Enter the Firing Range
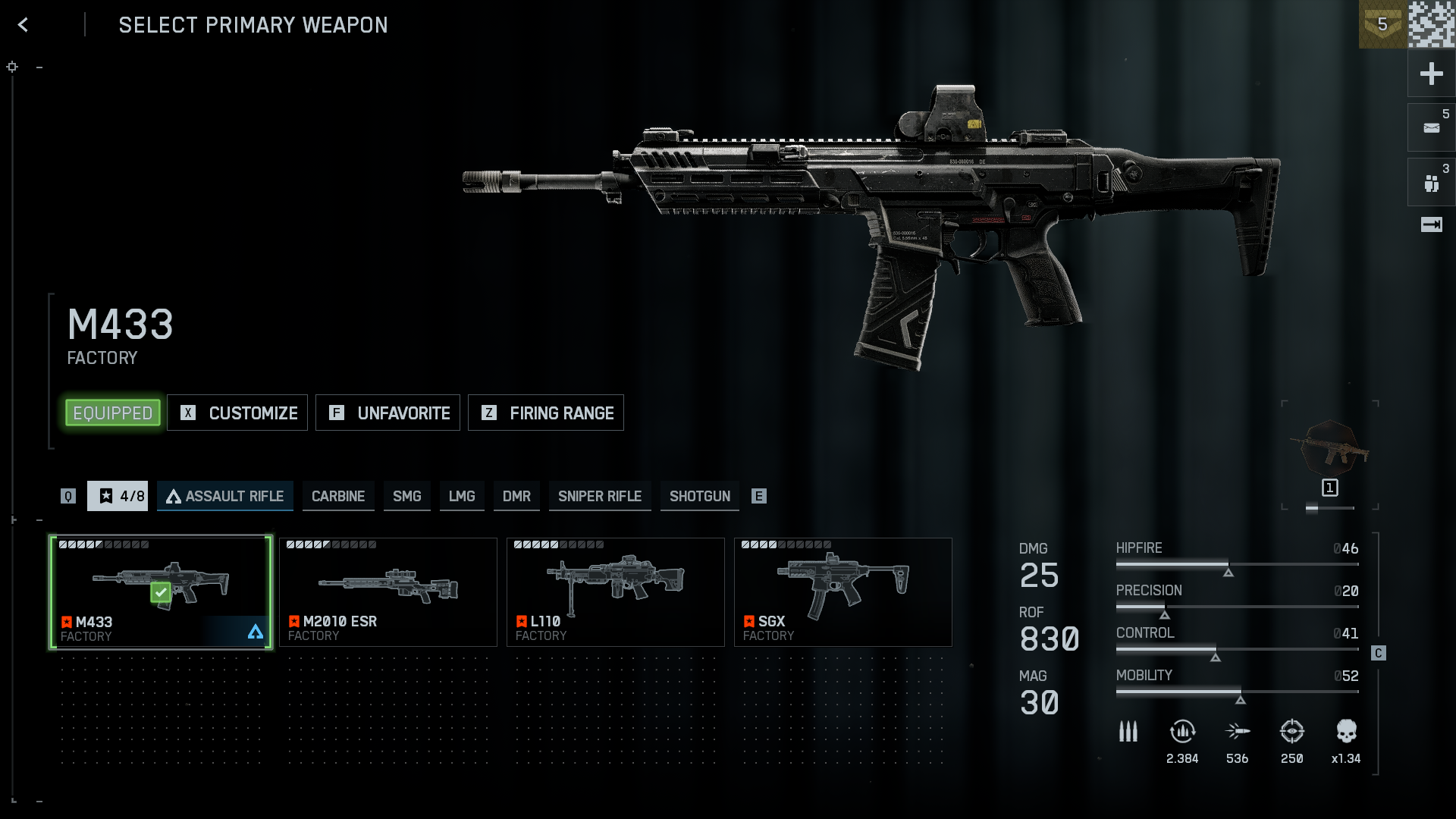The width and height of the screenshot is (1456, 819). [546, 413]
